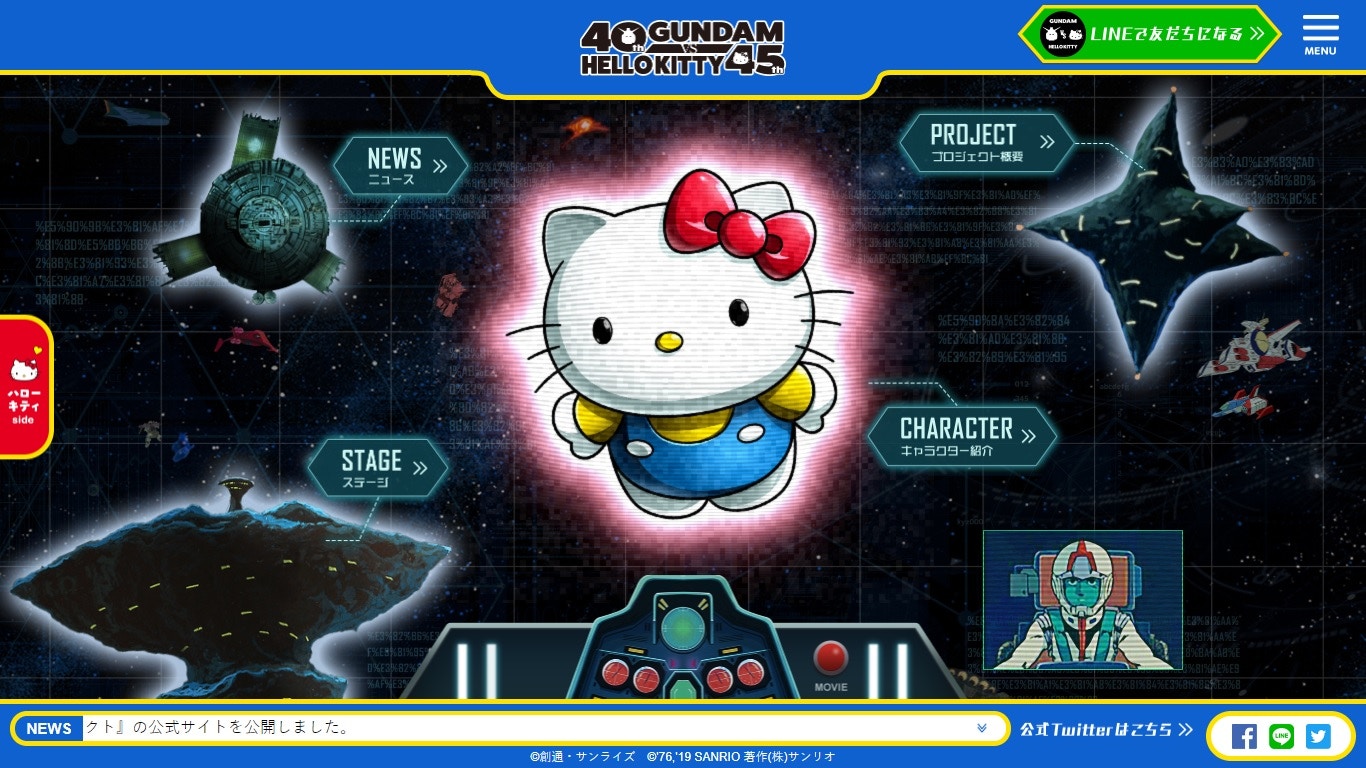Select the Amuro pilot monitor thumbnail
This screenshot has height=768, width=1366.
coord(1082,600)
